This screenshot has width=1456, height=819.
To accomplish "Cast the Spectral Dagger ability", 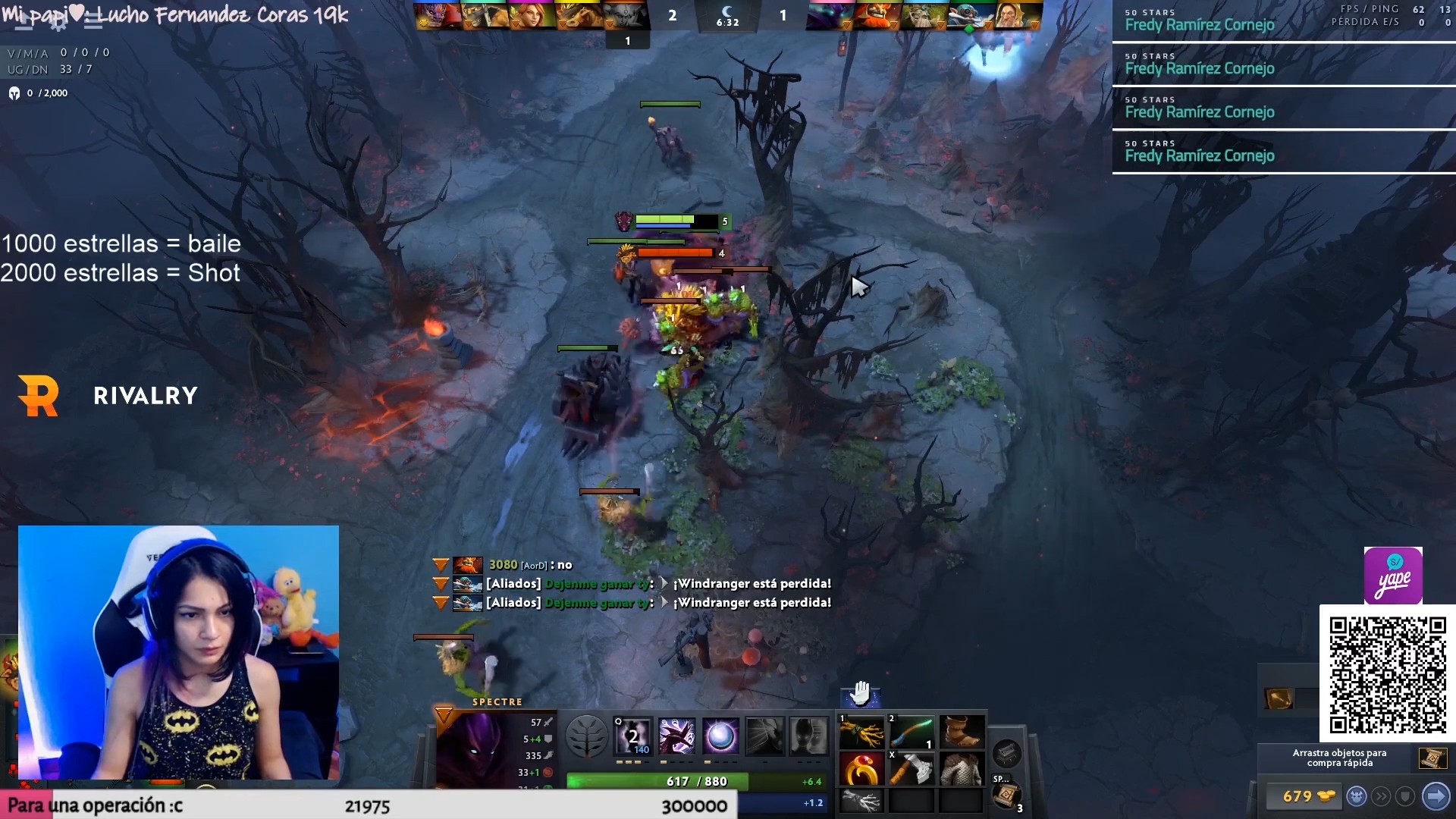I will click(633, 736).
